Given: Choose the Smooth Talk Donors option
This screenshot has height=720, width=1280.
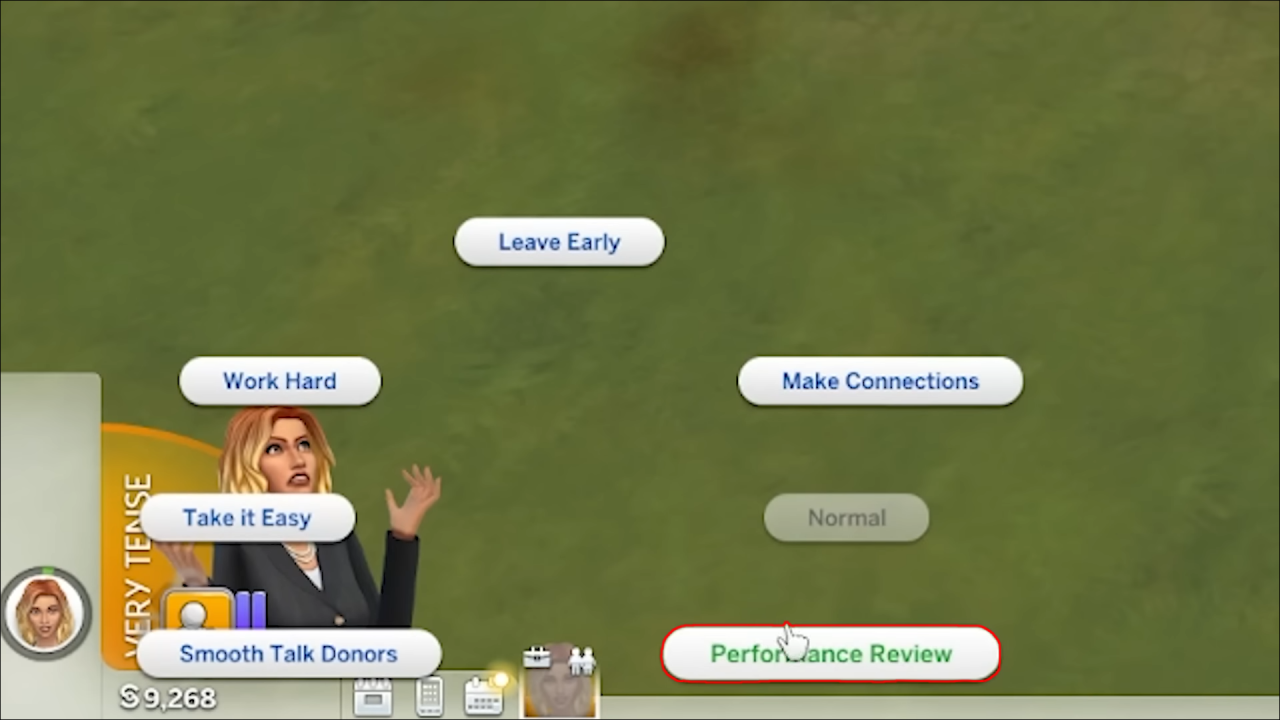Looking at the screenshot, I should click(288, 653).
